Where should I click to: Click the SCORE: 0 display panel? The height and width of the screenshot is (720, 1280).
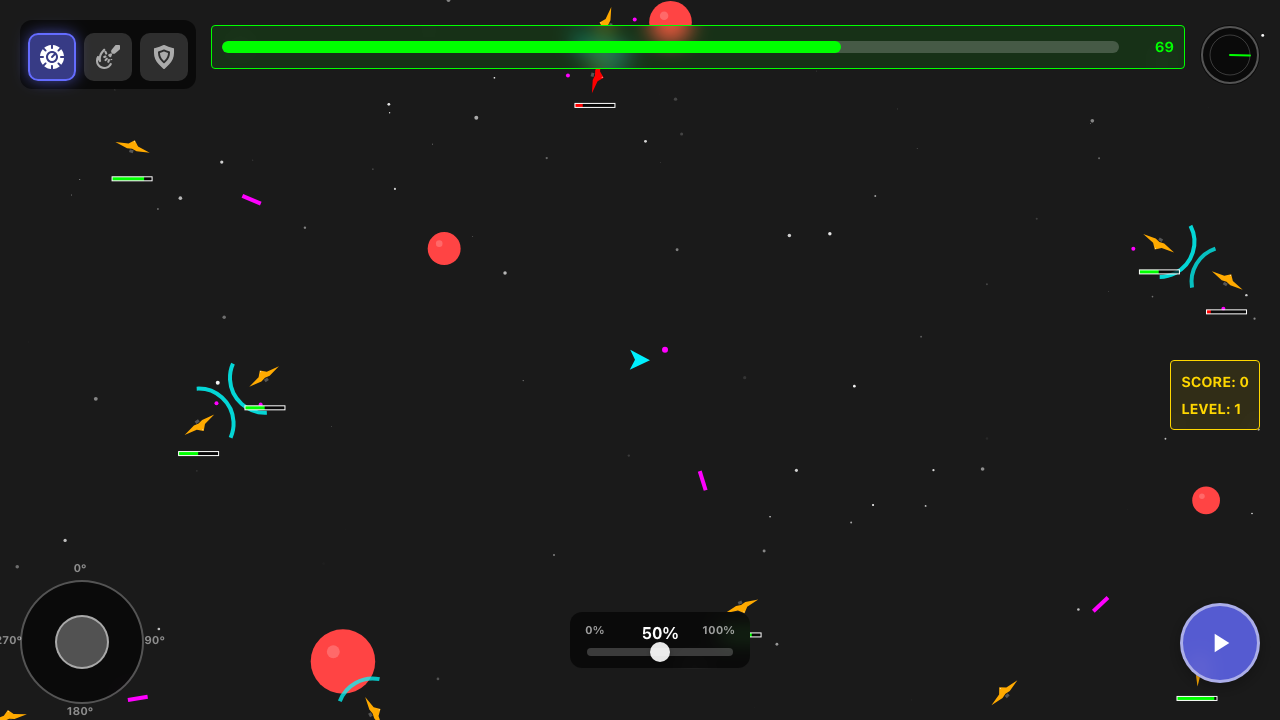(x=1214, y=382)
